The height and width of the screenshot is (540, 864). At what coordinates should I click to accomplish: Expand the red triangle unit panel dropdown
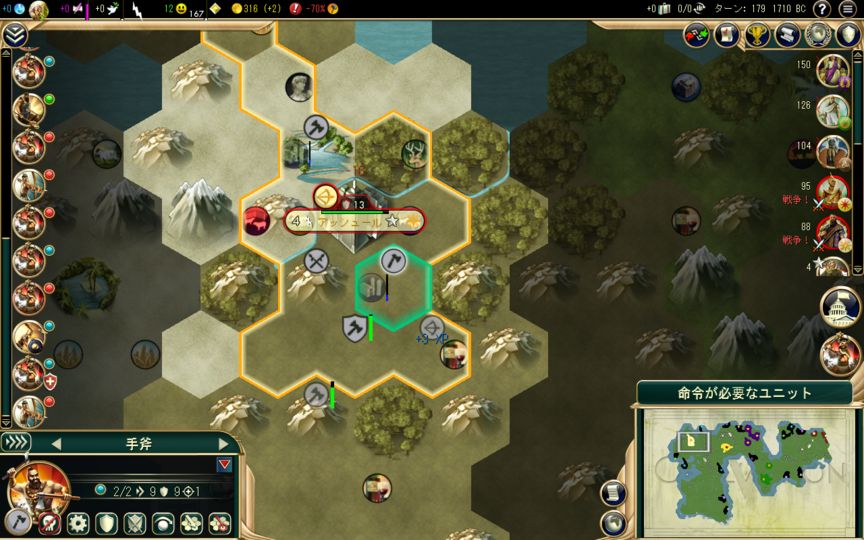(223, 464)
